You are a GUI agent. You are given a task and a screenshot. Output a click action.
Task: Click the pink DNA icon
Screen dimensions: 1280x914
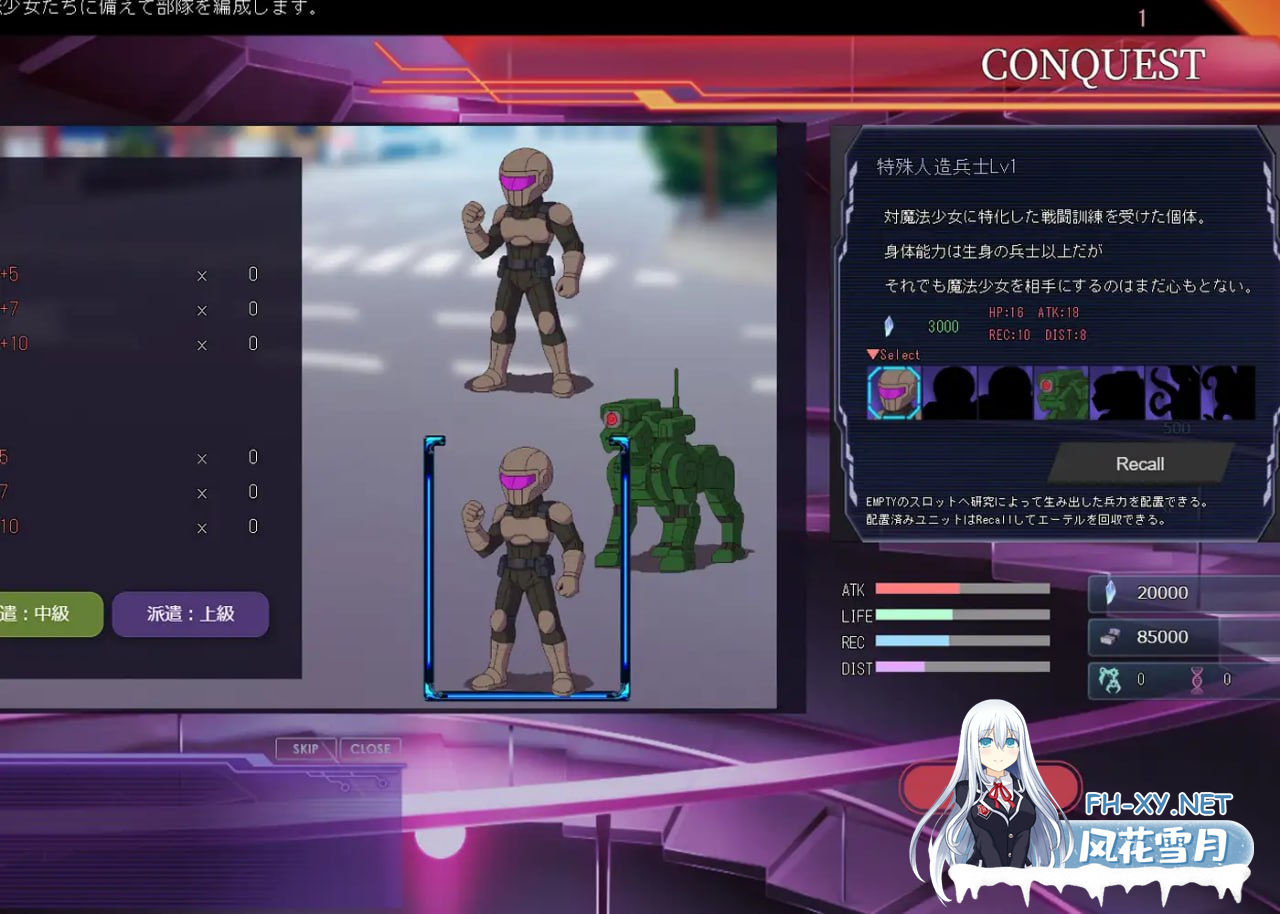pos(1197,679)
